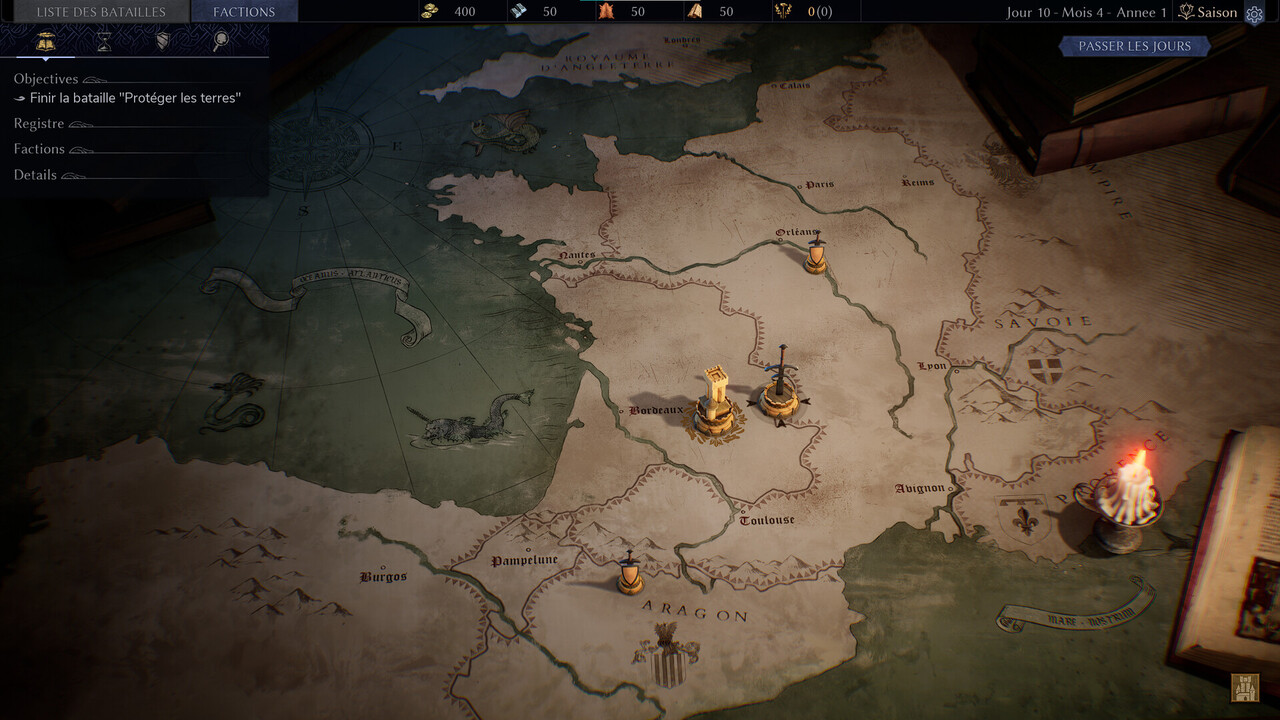Viewport: 1280px width, 720px height.
Task: Open settings with the gear icon
Action: [1254, 14]
